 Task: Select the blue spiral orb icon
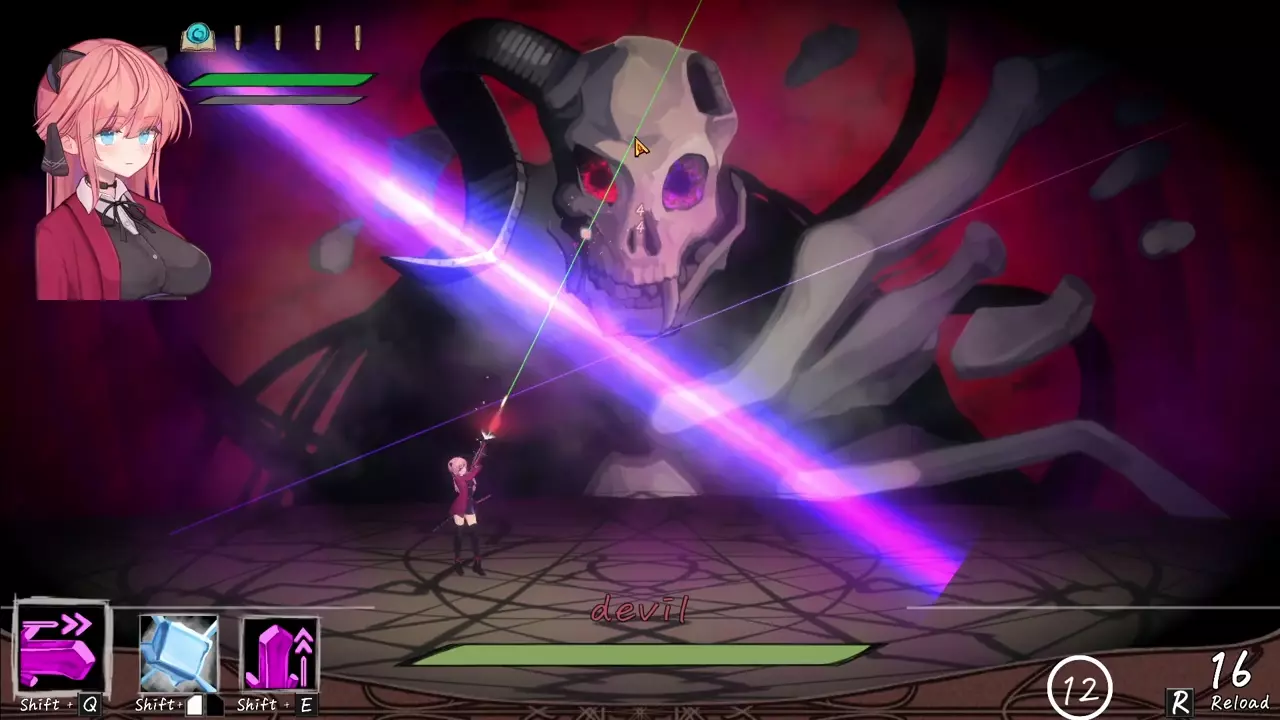click(x=198, y=37)
